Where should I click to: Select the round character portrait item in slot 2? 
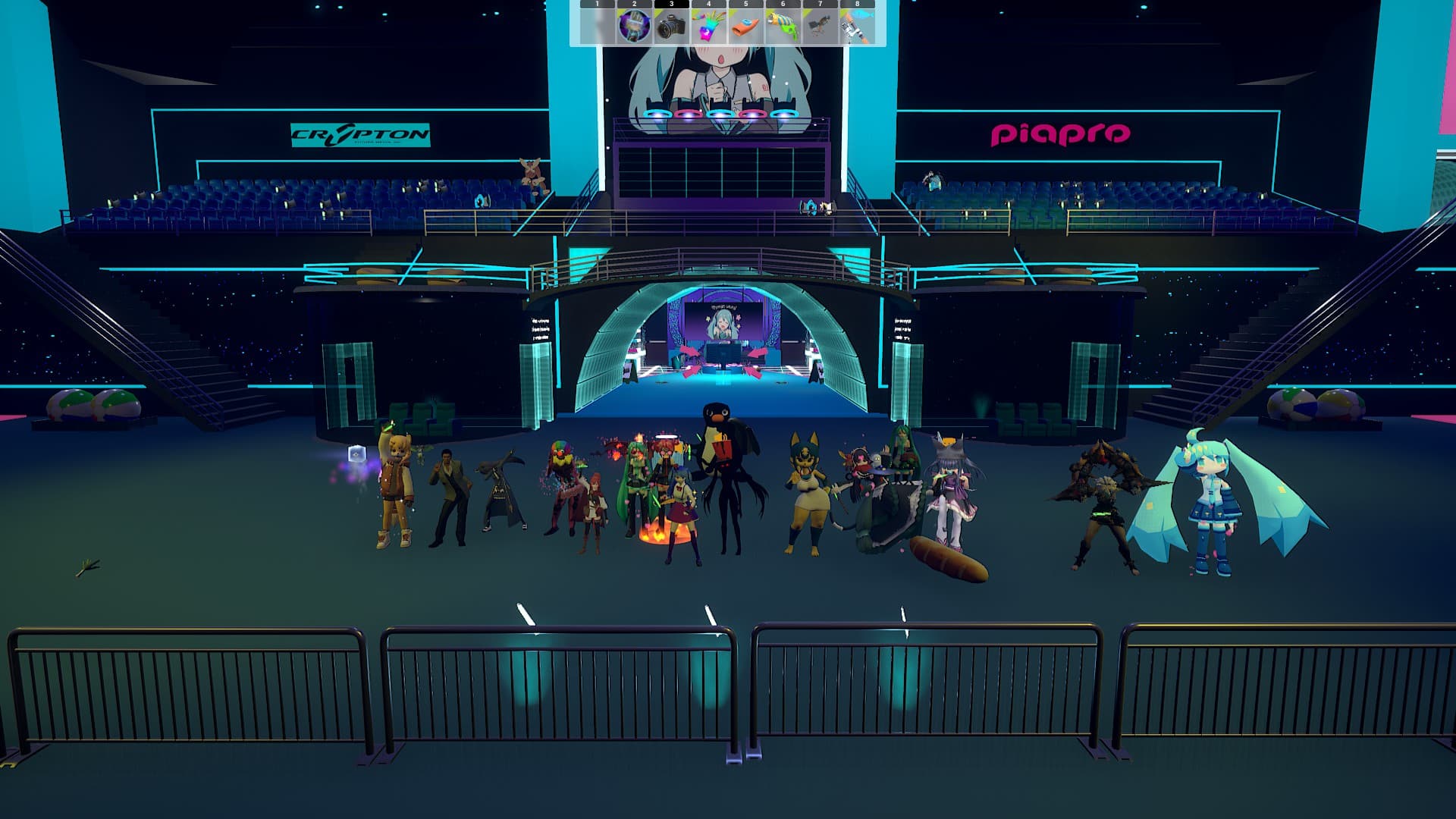[634, 27]
